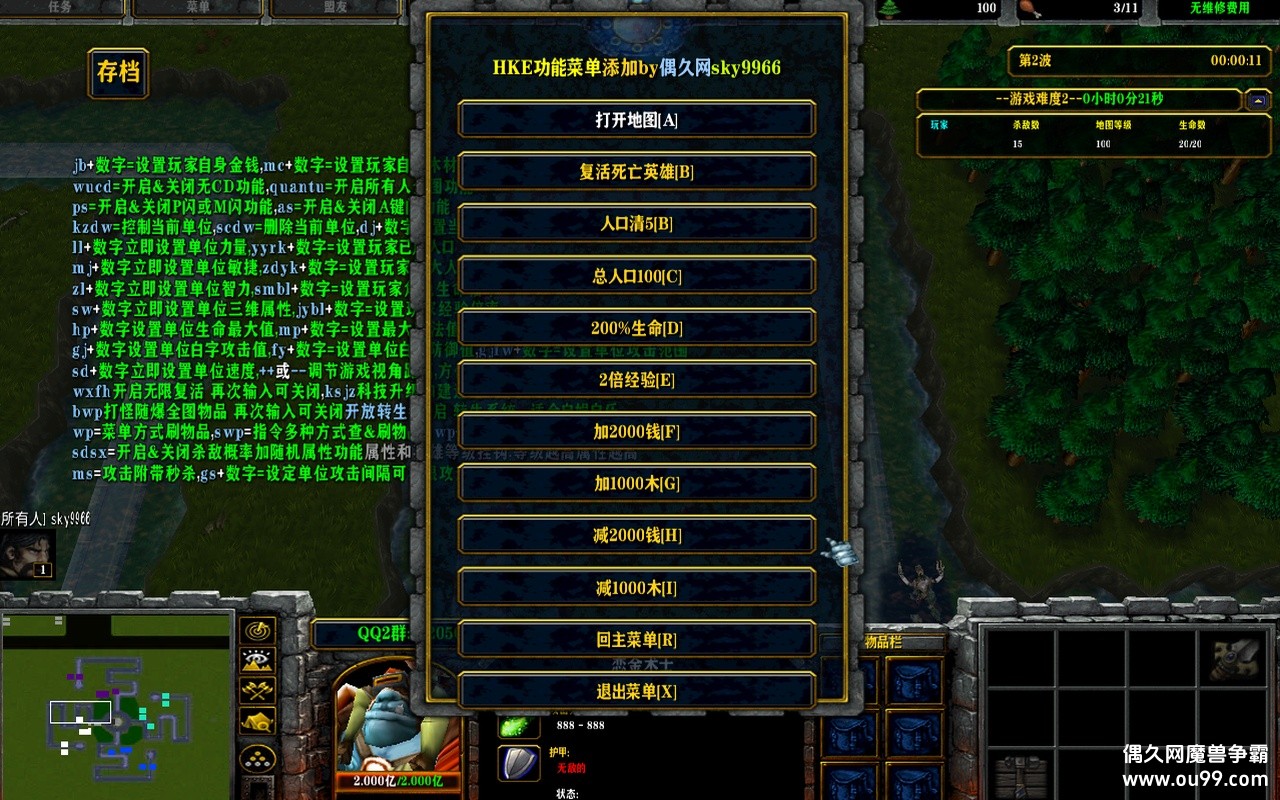Click the crossed axes icon in the sidebar
Viewport: 1280px width, 800px height.
point(258,690)
